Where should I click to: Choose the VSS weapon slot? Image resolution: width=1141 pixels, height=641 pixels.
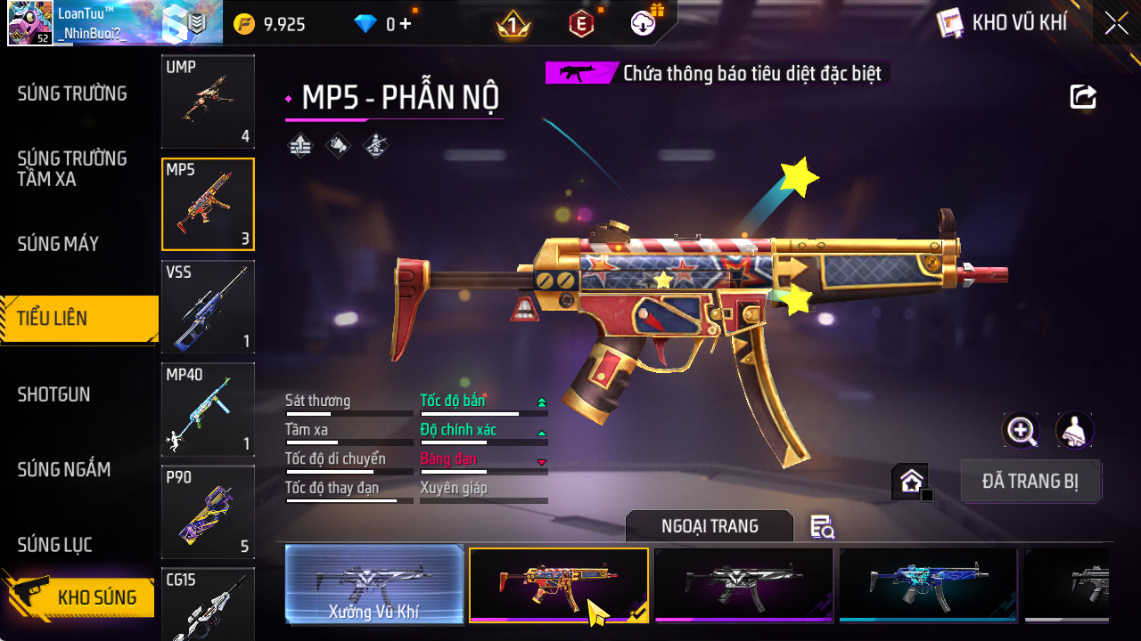pyautogui.click(x=208, y=306)
